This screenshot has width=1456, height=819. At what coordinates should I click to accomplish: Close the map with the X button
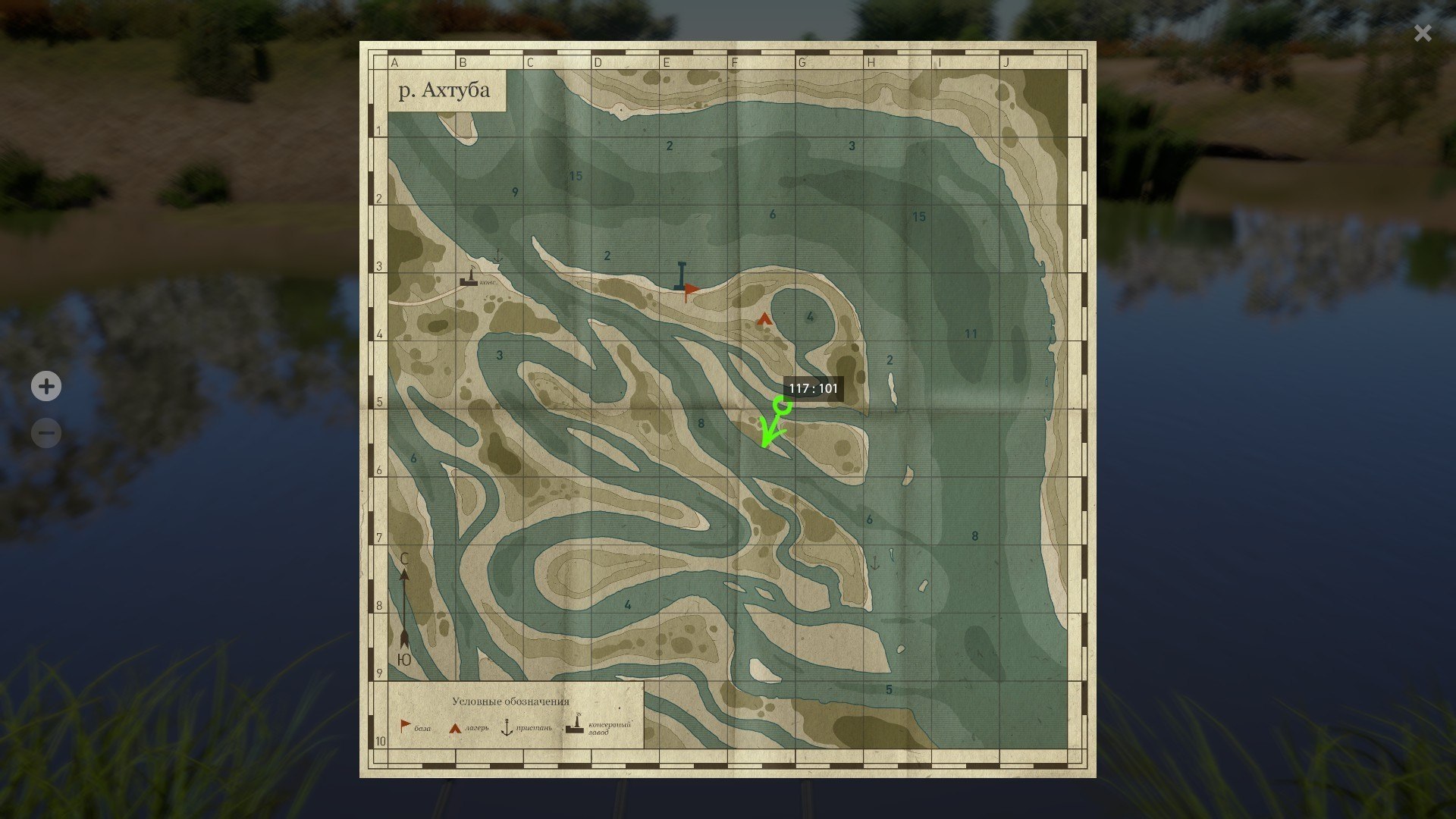tap(1422, 33)
